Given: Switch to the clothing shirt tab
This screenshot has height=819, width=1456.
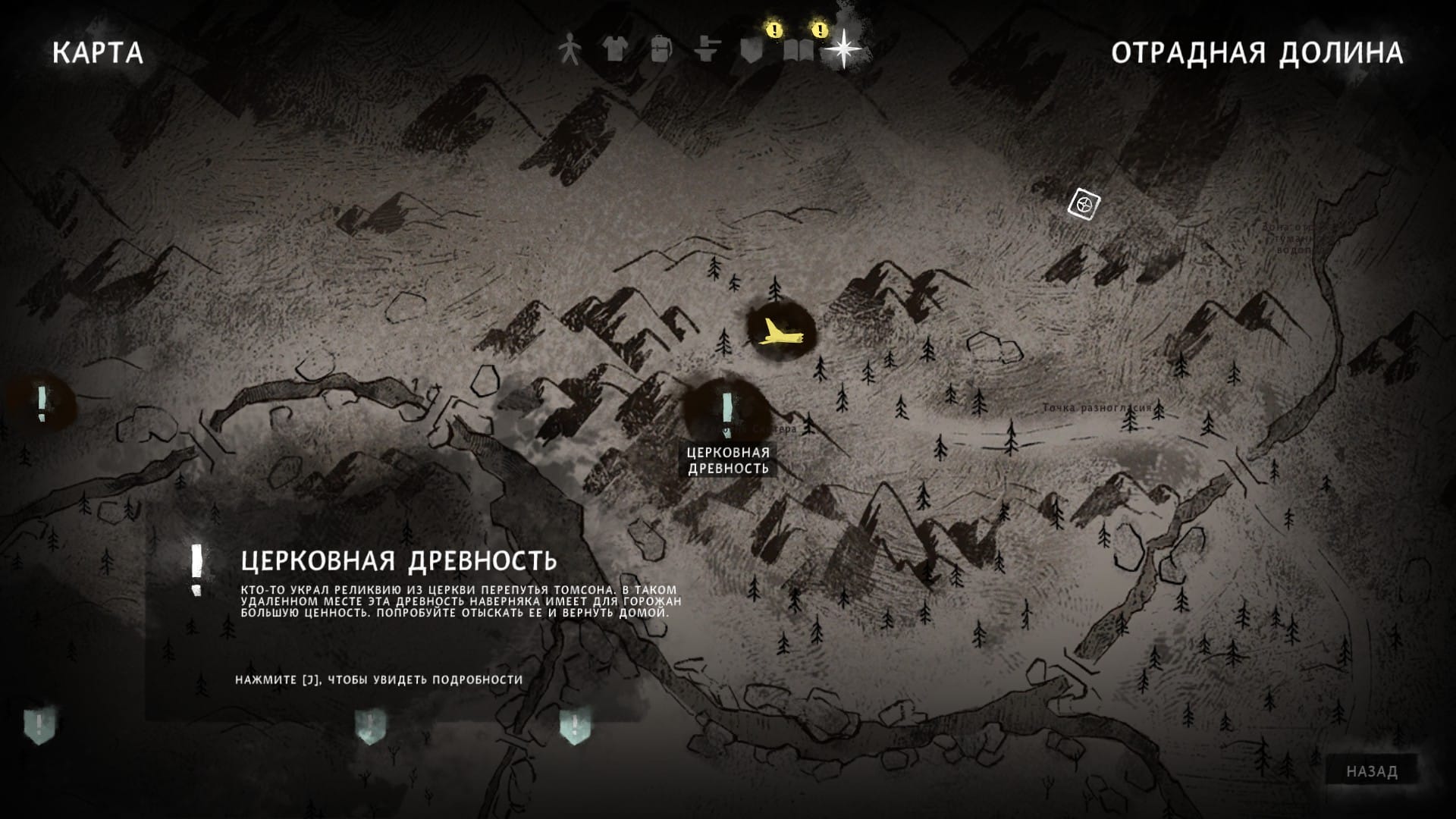Looking at the screenshot, I should [x=614, y=49].
